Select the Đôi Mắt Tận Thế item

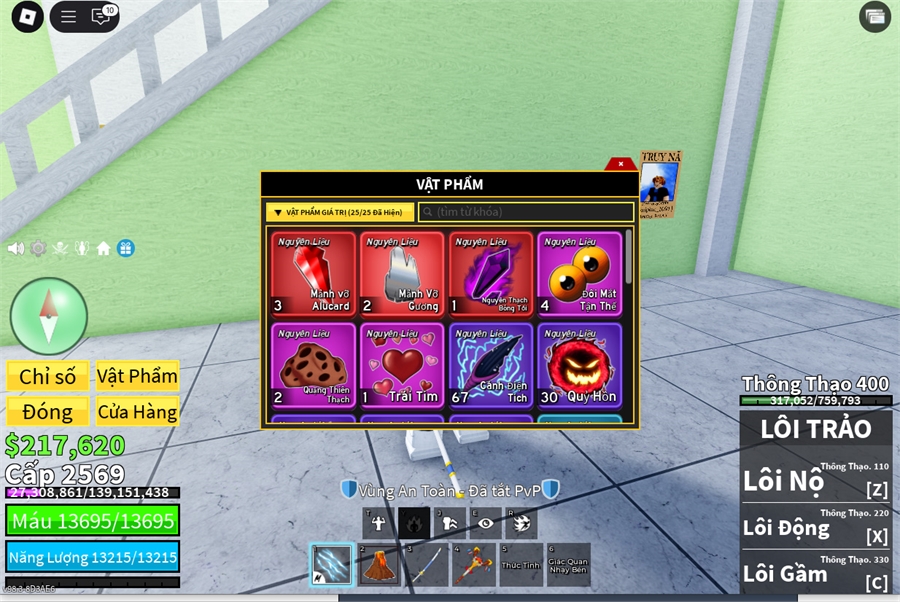[579, 274]
